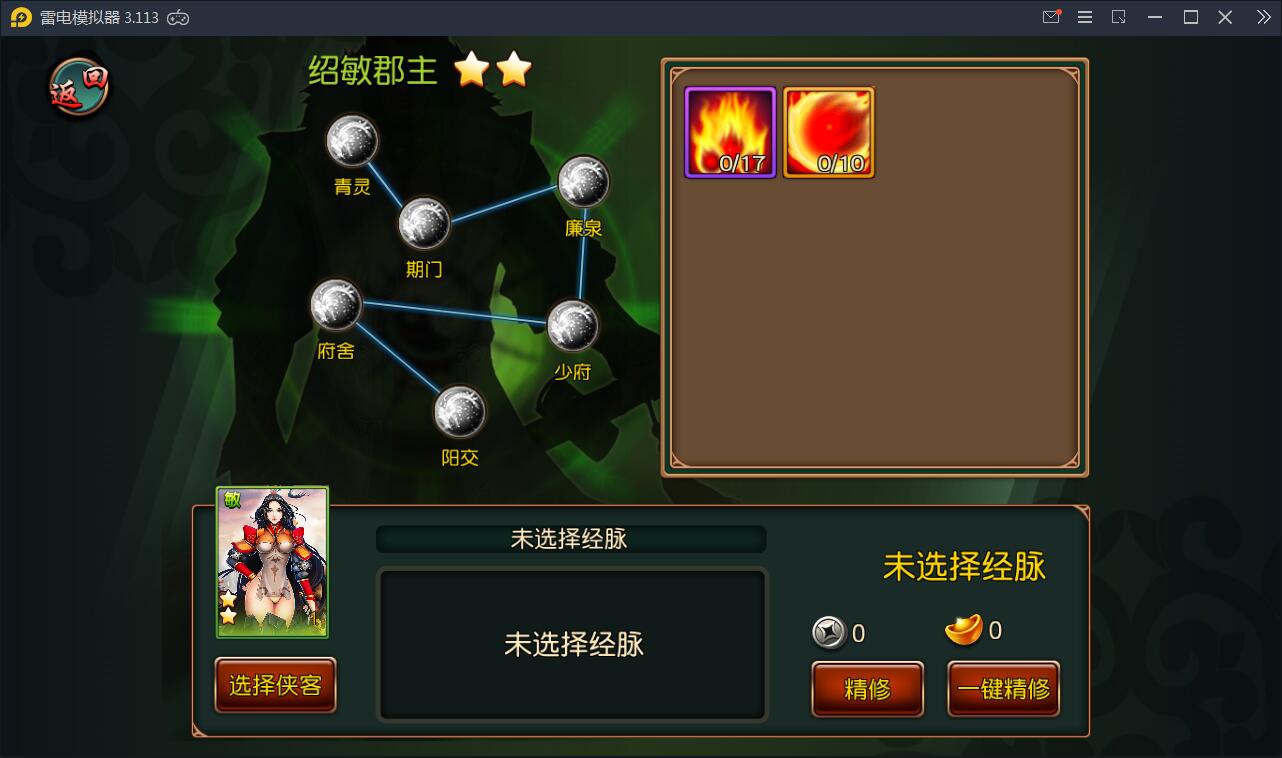Click the 未选择经脉 selection bar
The image size is (1282, 758).
tap(571, 538)
